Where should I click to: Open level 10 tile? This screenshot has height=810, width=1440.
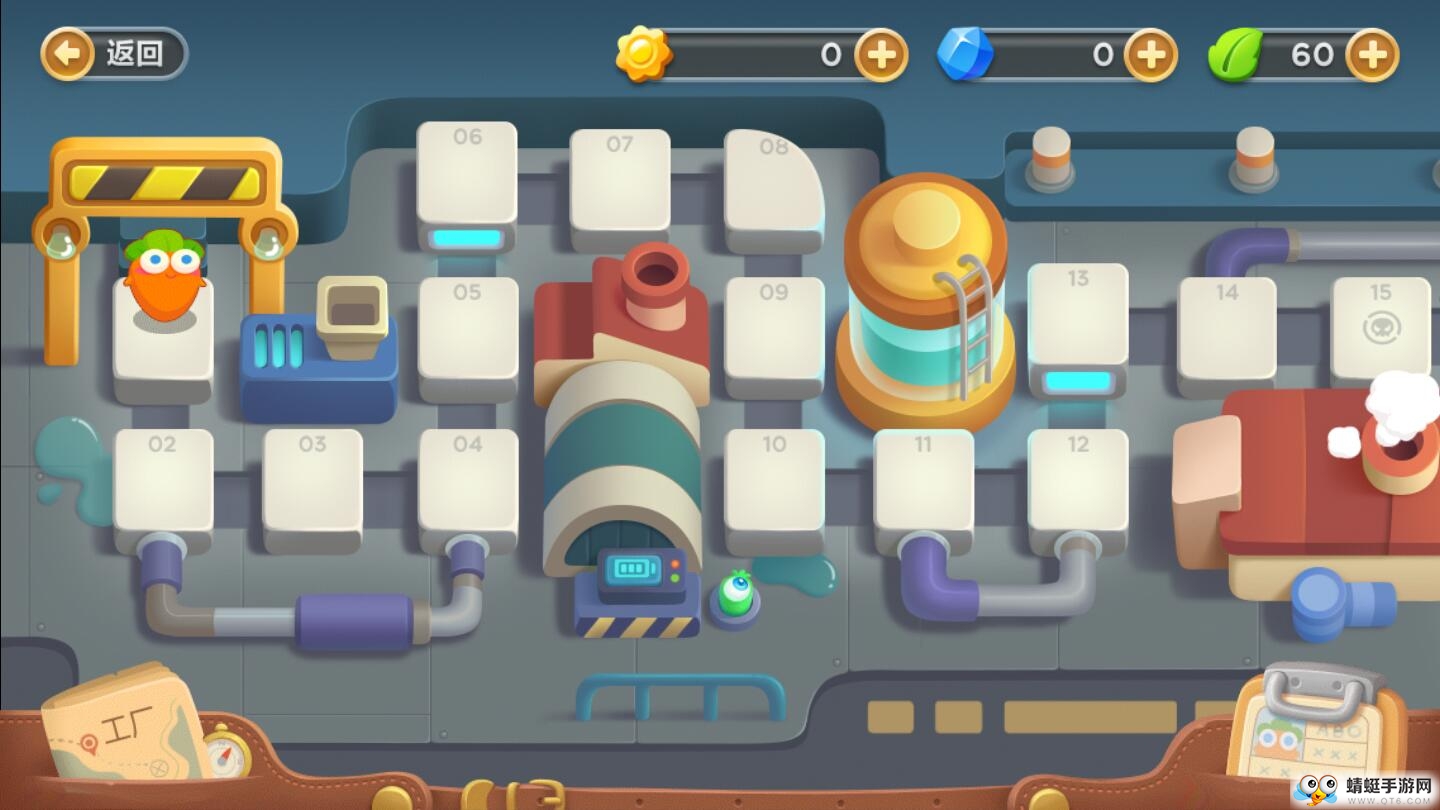click(x=775, y=484)
